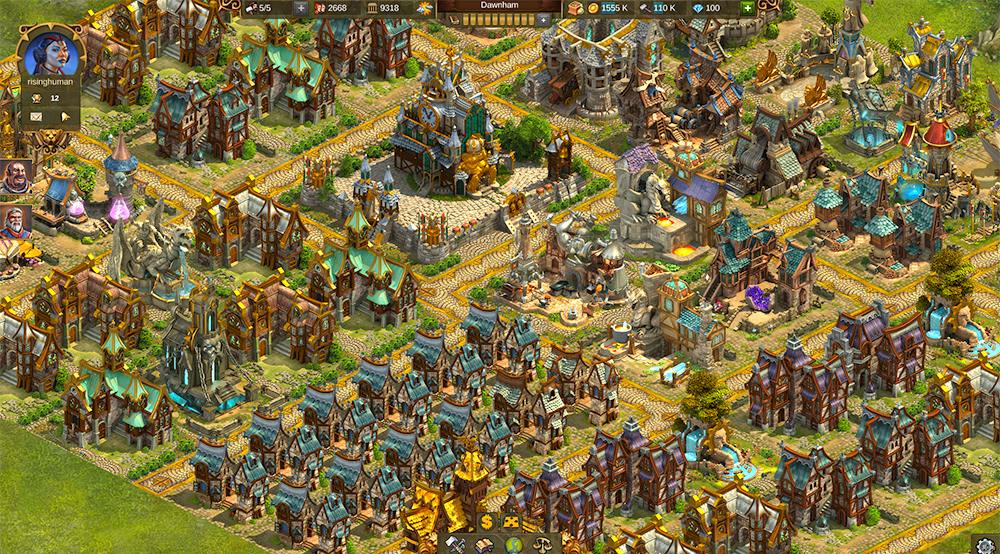Buy diamonds with the green plus button
This screenshot has height=554, width=1000.
[x=747, y=8]
